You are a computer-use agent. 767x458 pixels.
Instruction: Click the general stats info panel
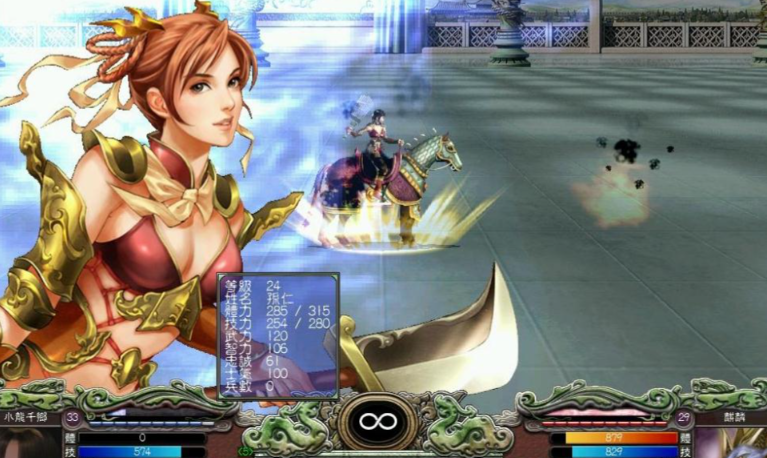click(x=278, y=335)
